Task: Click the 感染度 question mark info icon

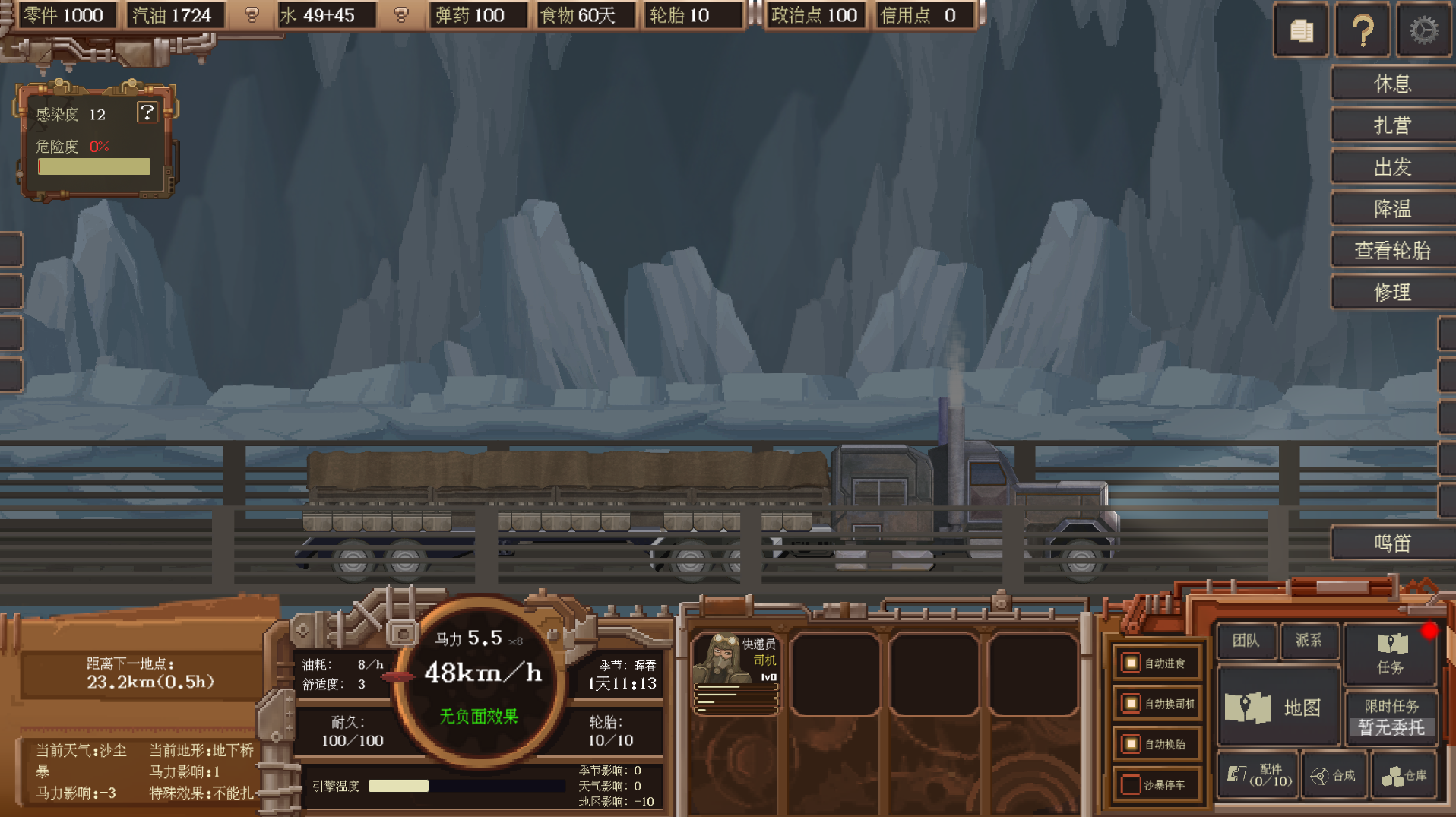Action: pyautogui.click(x=147, y=112)
